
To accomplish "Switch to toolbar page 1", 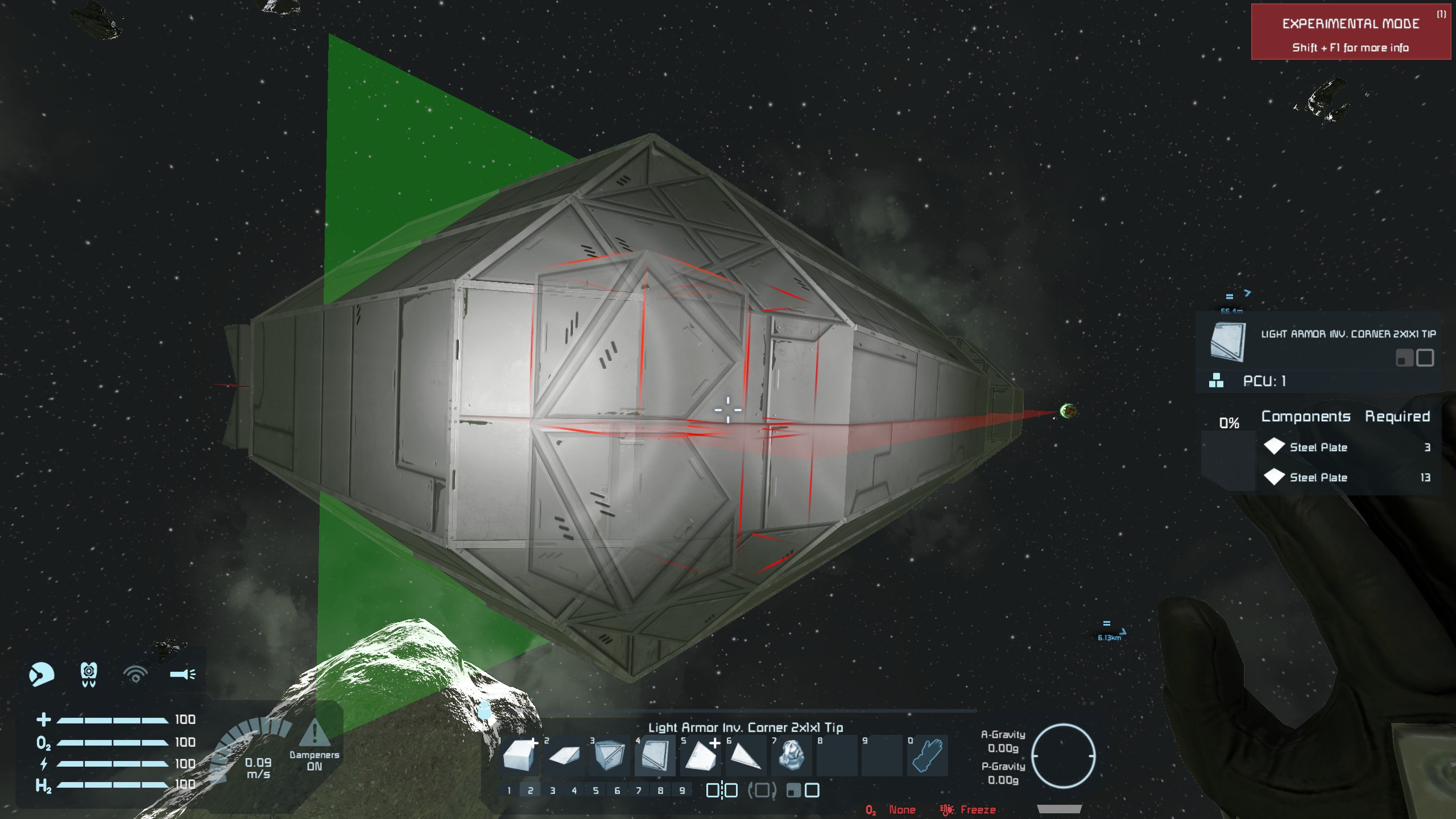I will (509, 791).
